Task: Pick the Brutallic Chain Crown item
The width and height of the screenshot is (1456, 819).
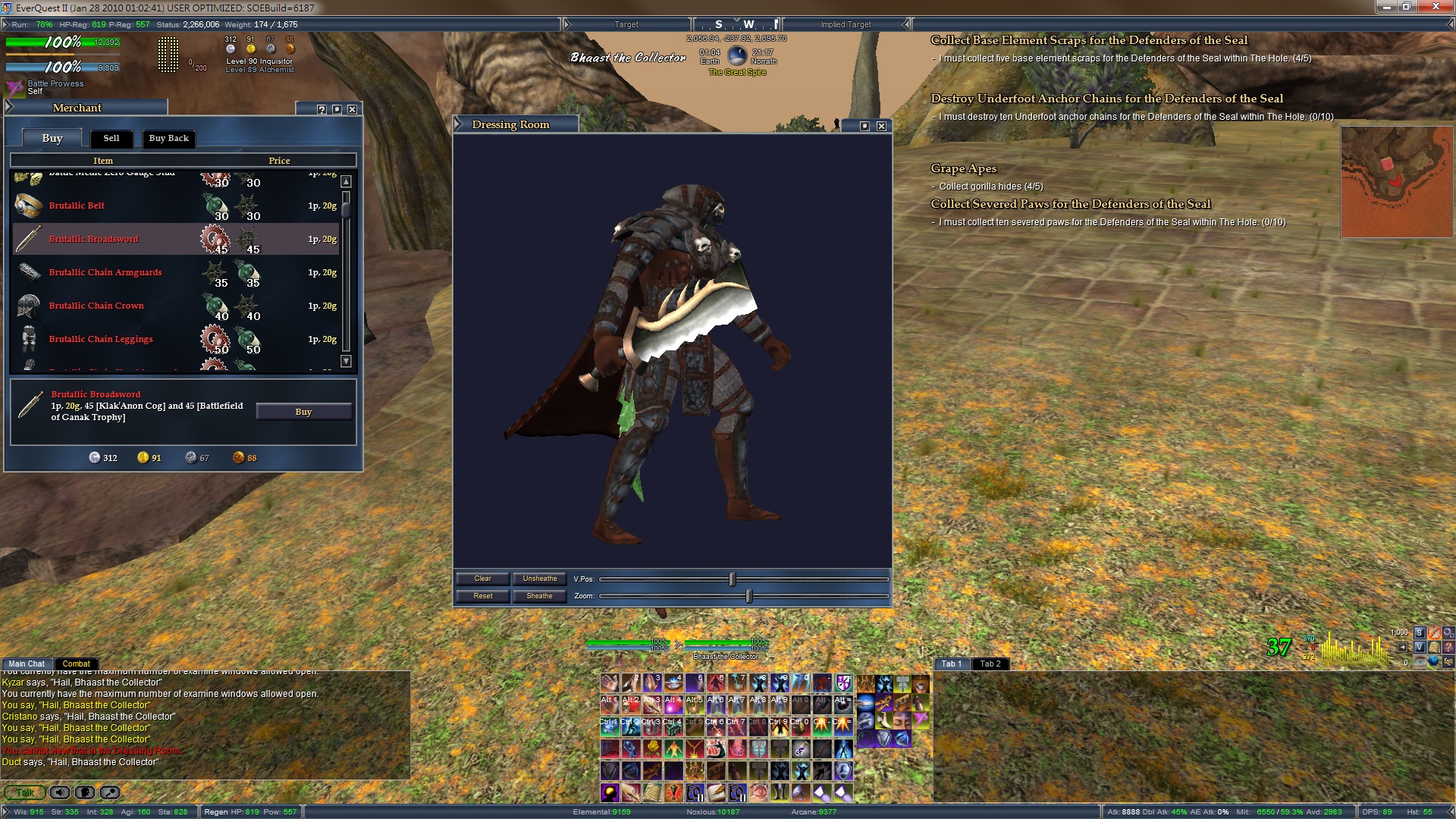Action: coord(96,306)
